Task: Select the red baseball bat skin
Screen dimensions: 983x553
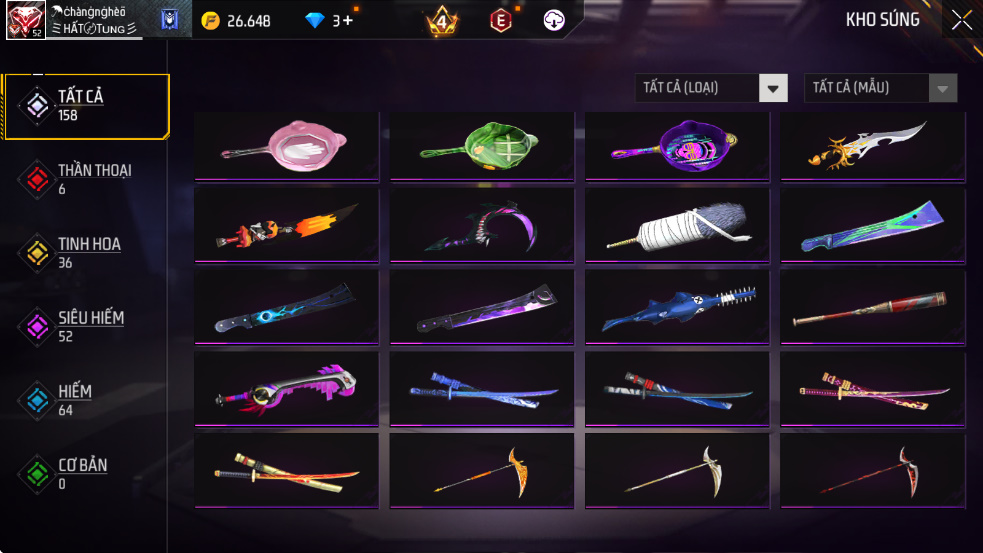Action: (872, 308)
